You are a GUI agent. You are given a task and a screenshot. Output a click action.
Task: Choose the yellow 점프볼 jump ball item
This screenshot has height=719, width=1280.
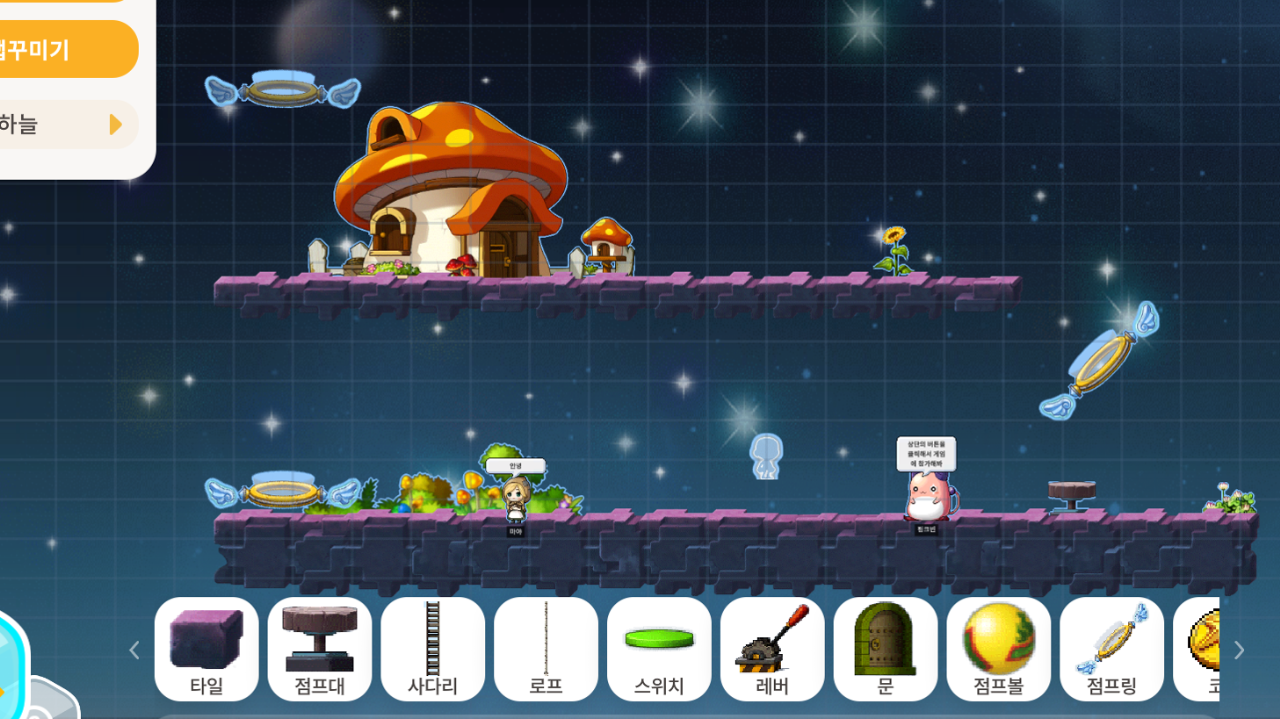click(998, 648)
